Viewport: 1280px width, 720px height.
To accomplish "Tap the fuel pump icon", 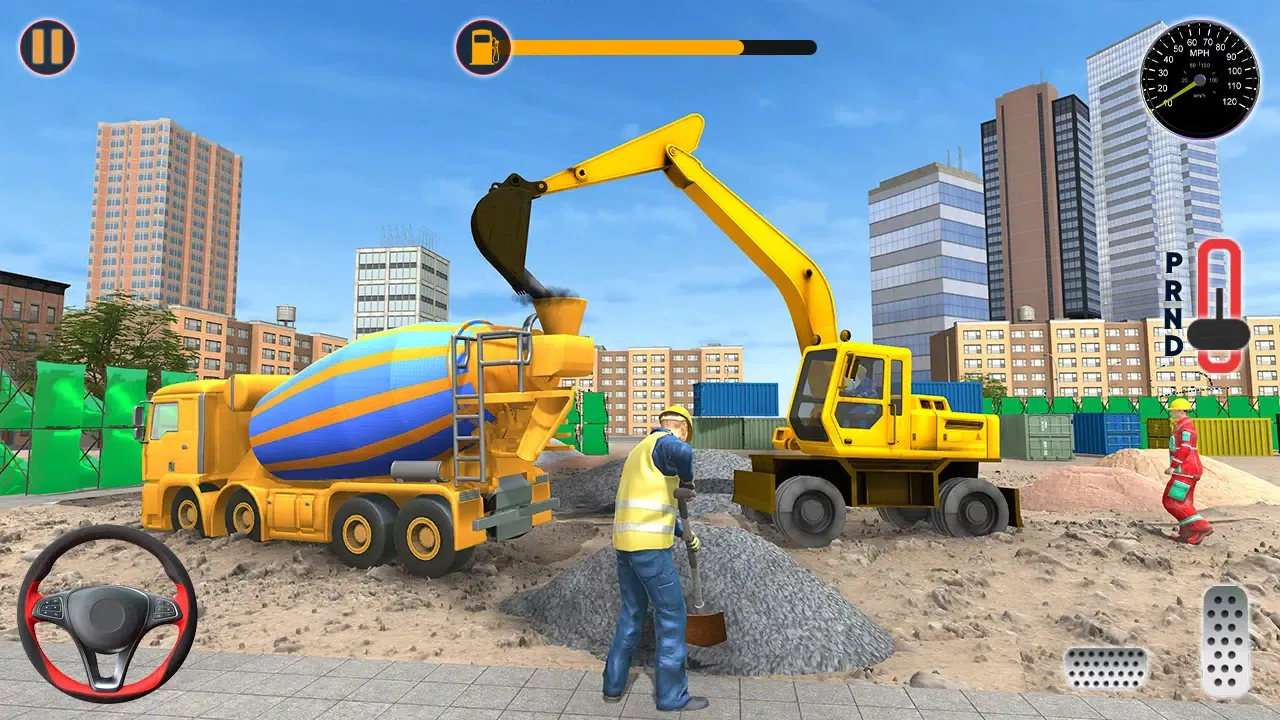I will point(482,45).
